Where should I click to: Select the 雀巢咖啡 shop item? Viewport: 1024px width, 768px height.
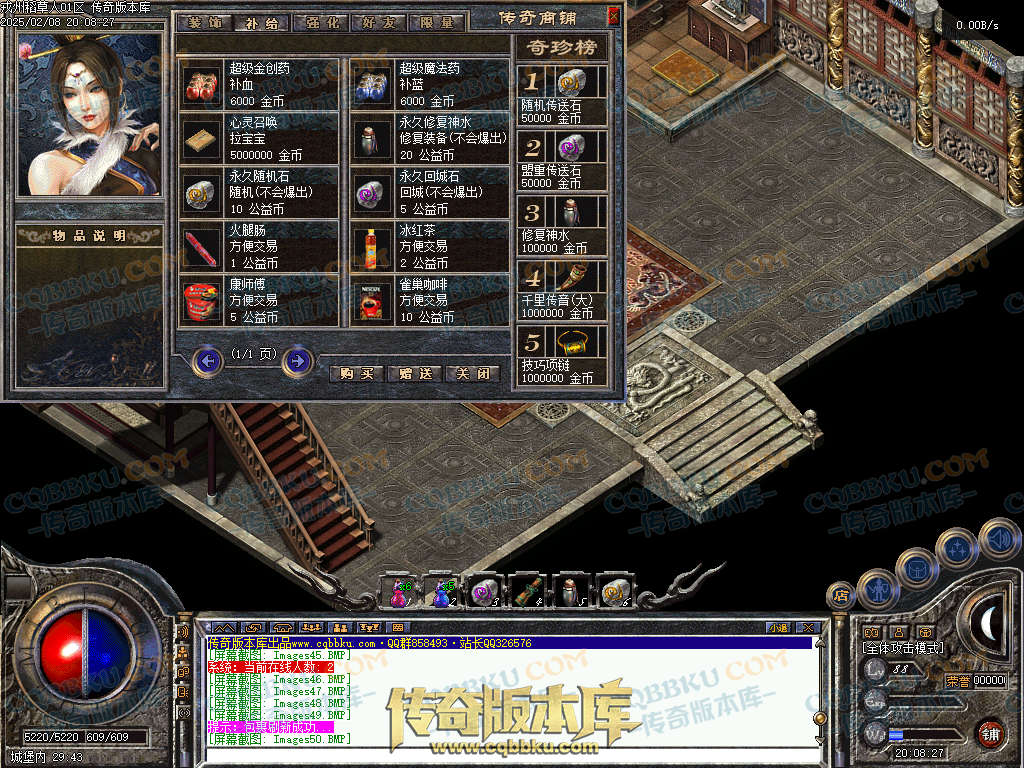coord(372,300)
